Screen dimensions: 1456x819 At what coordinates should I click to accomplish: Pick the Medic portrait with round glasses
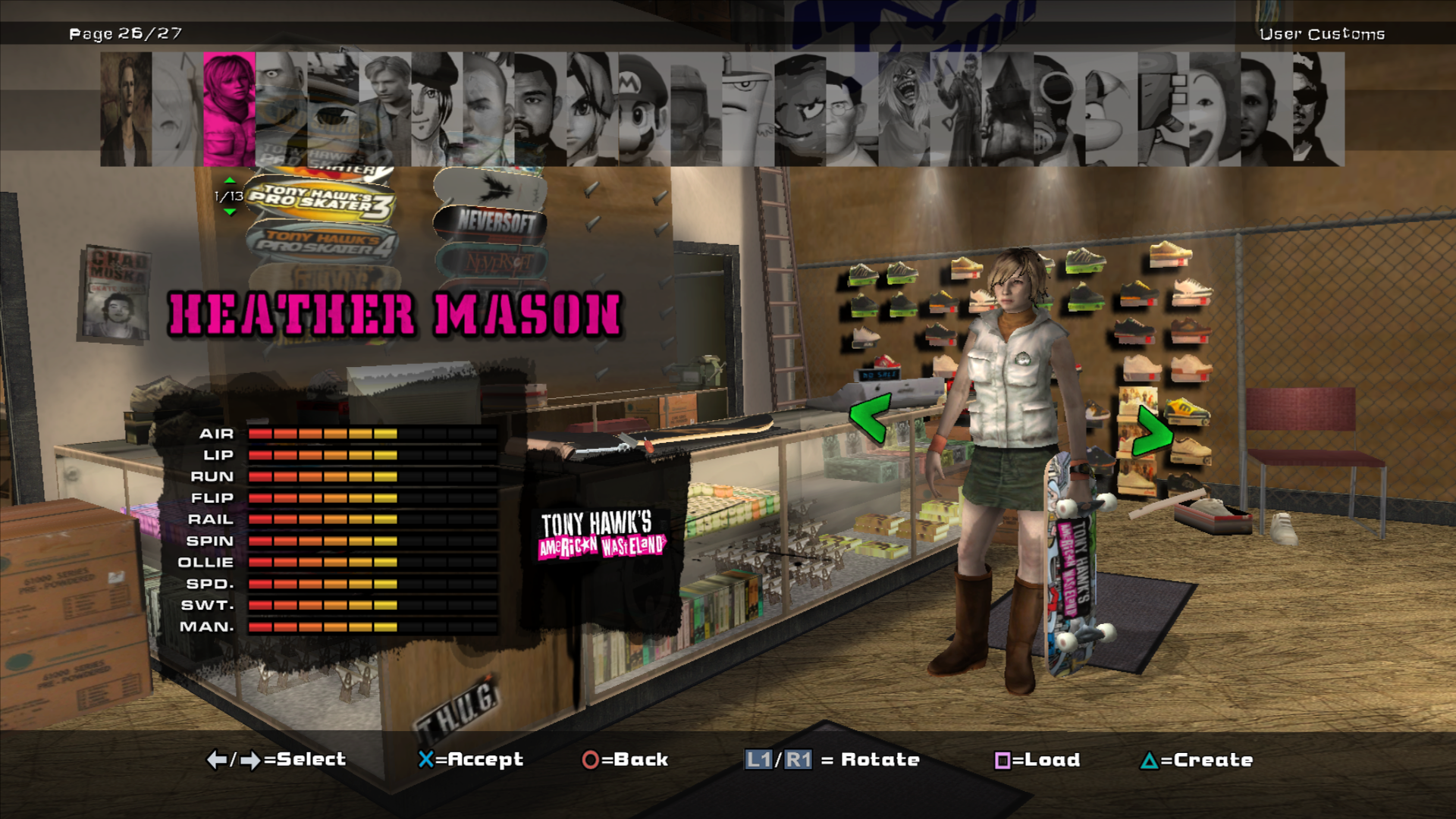[851, 109]
